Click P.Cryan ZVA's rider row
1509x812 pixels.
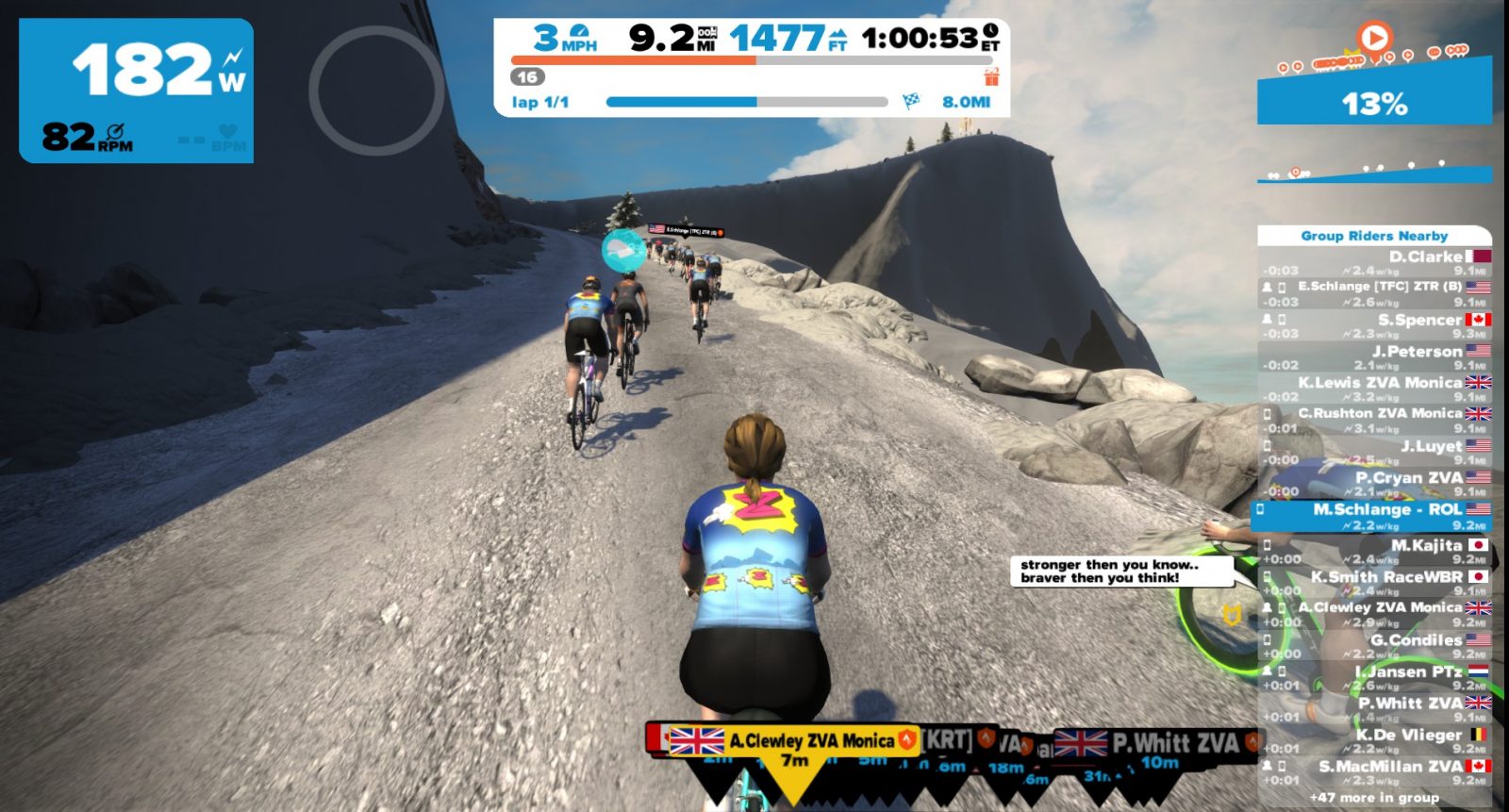pos(1375,483)
